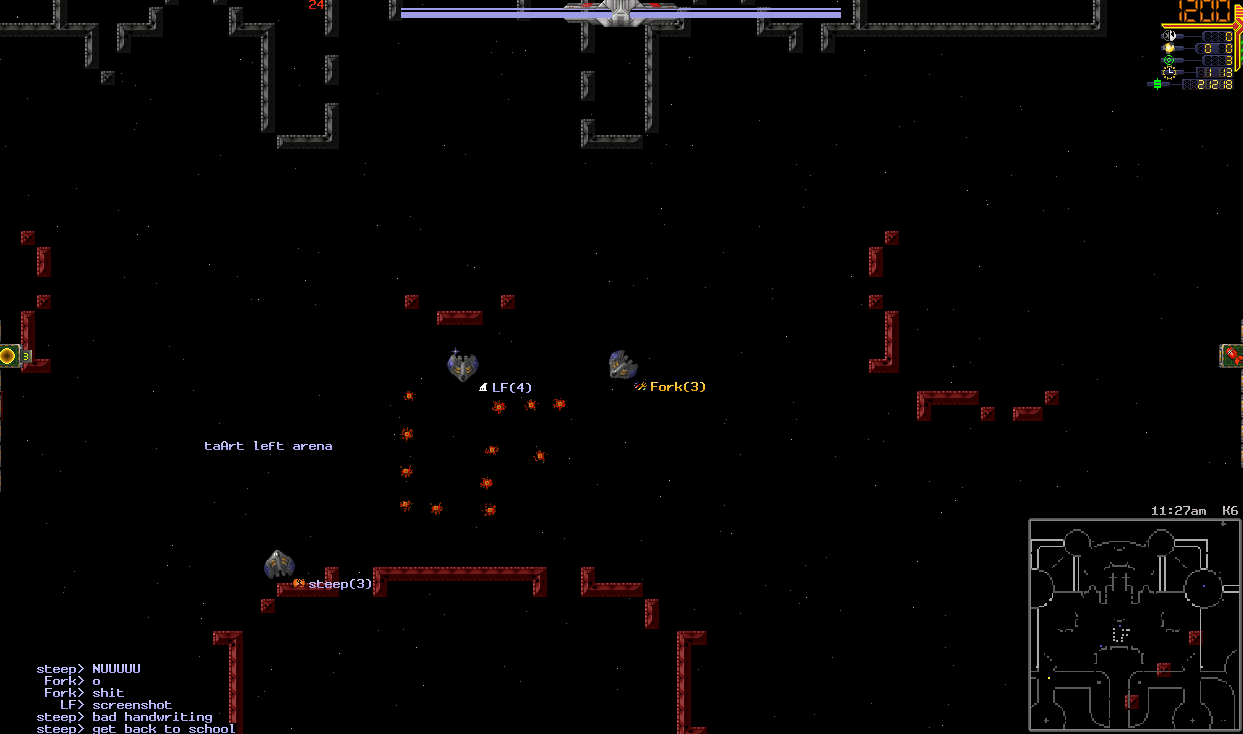The height and width of the screenshot is (734, 1243).
Task: Click the green dollar sign money icon
Action: point(1158,84)
